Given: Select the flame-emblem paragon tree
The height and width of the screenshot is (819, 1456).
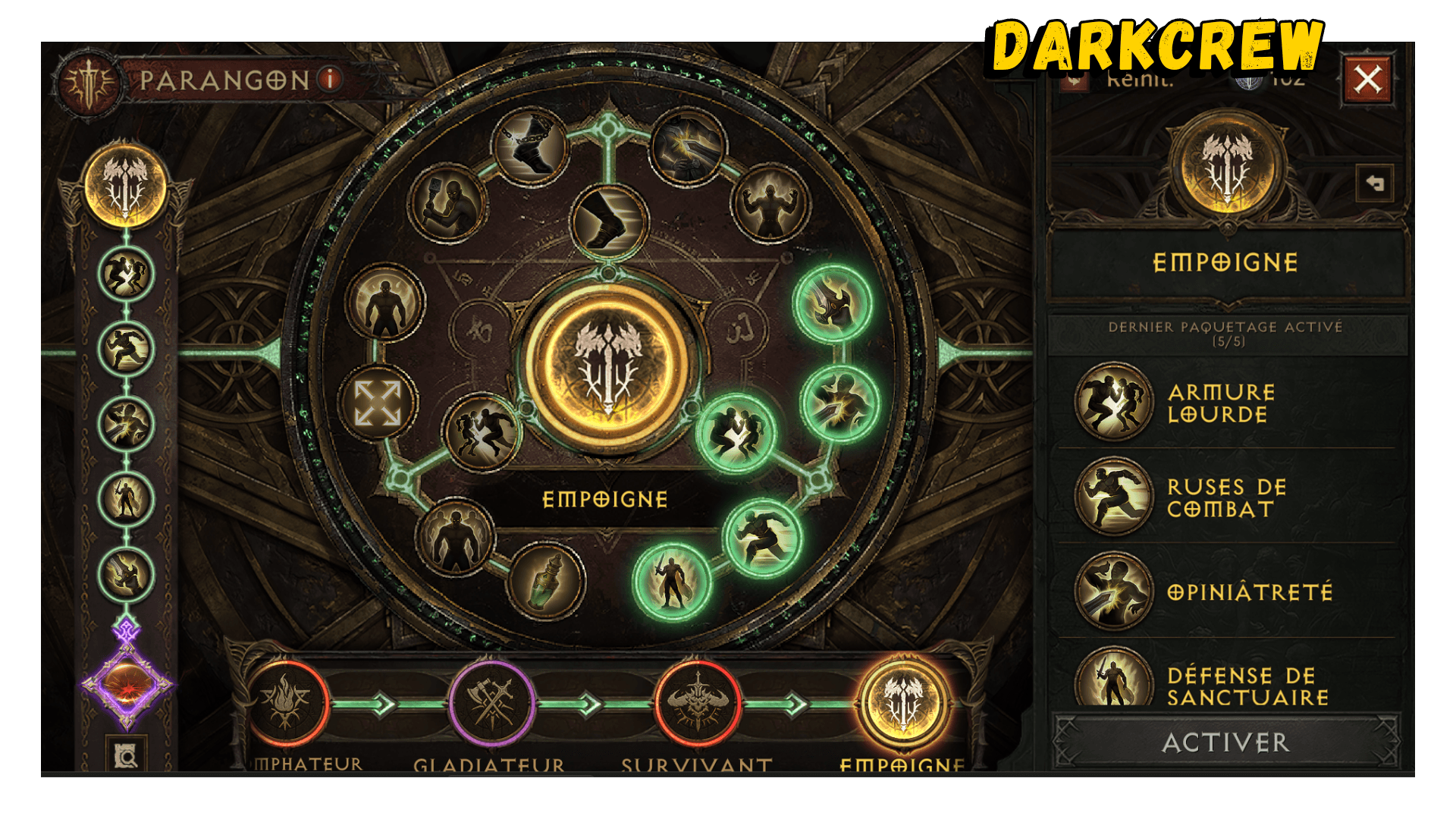Looking at the screenshot, I should pyautogui.click(x=286, y=704).
